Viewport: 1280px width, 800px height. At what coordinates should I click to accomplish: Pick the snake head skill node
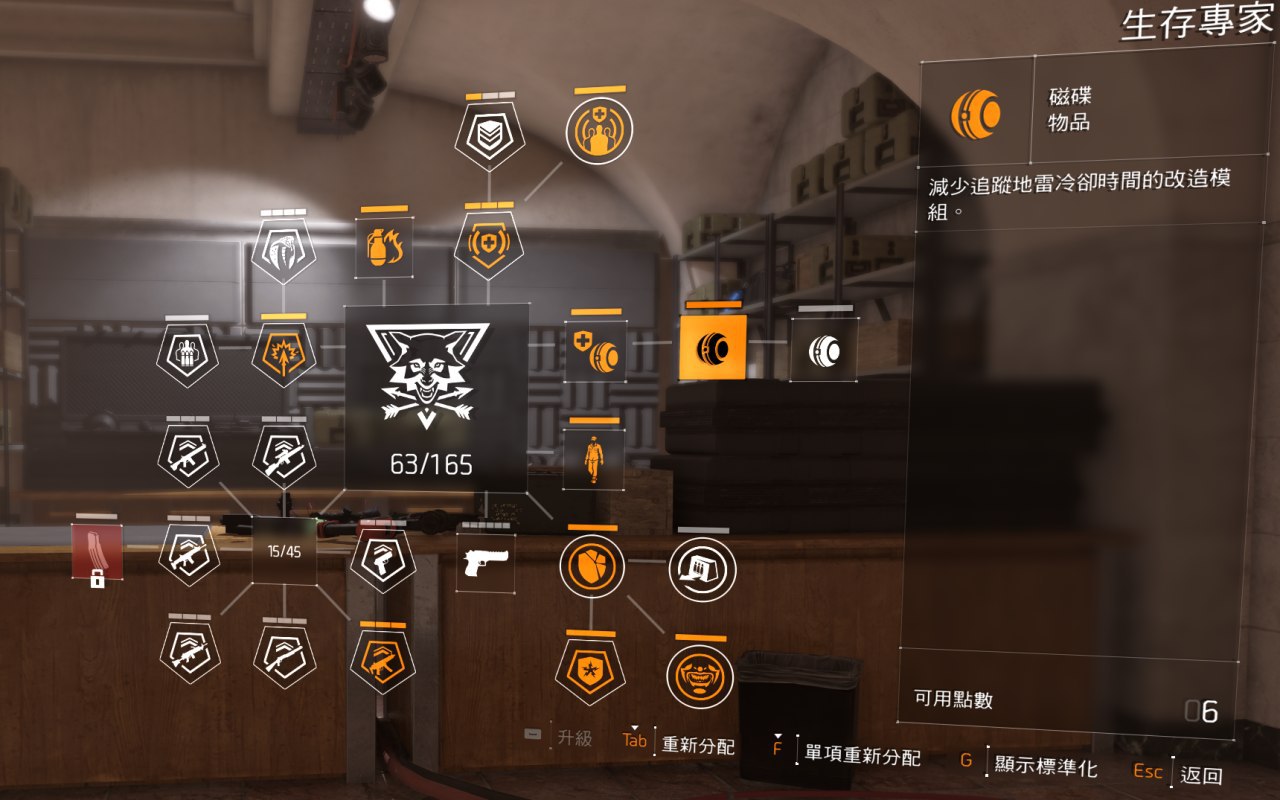(x=284, y=250)
